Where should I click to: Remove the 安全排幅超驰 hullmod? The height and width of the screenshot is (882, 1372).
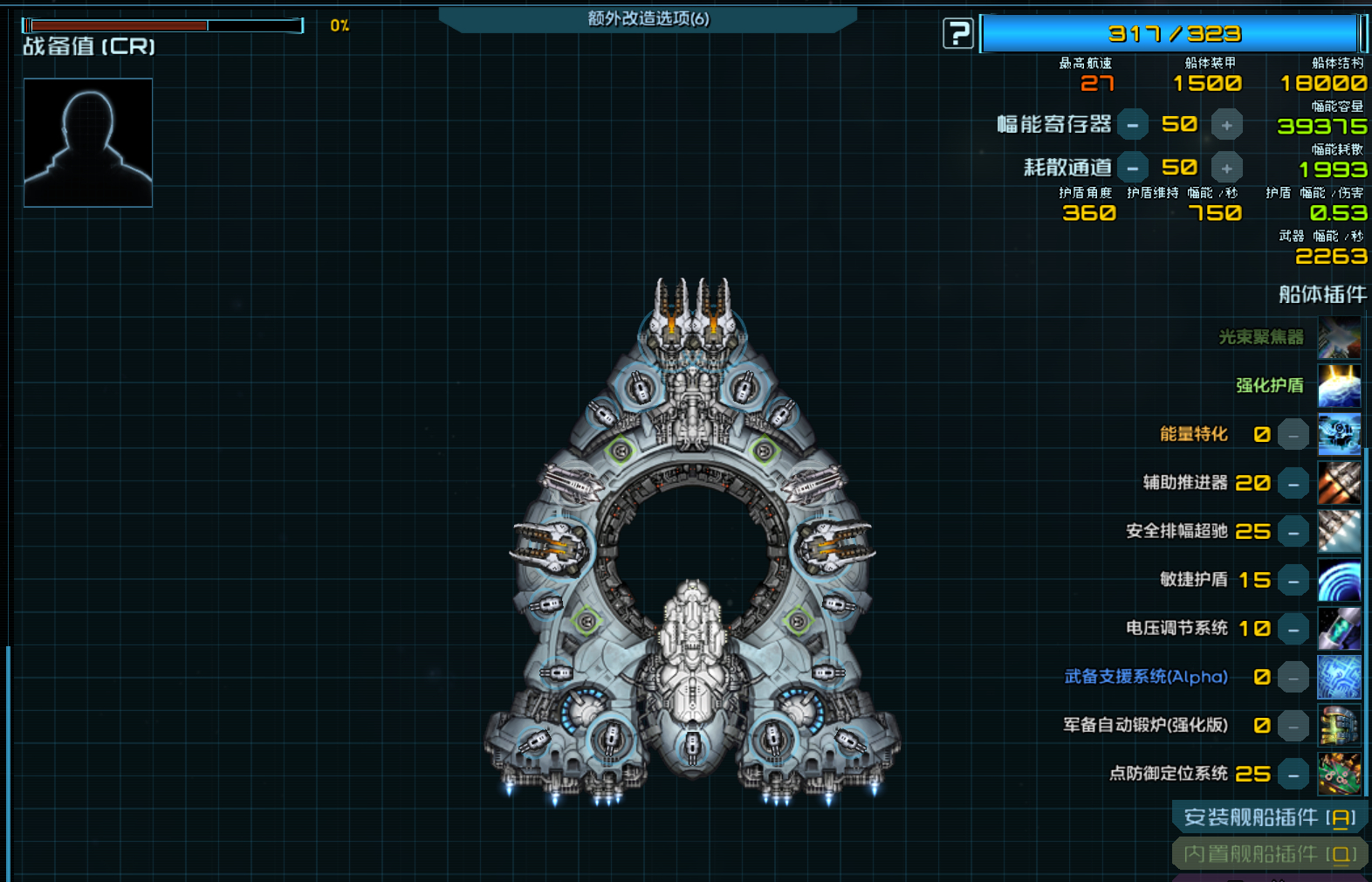pos(1293,532)
